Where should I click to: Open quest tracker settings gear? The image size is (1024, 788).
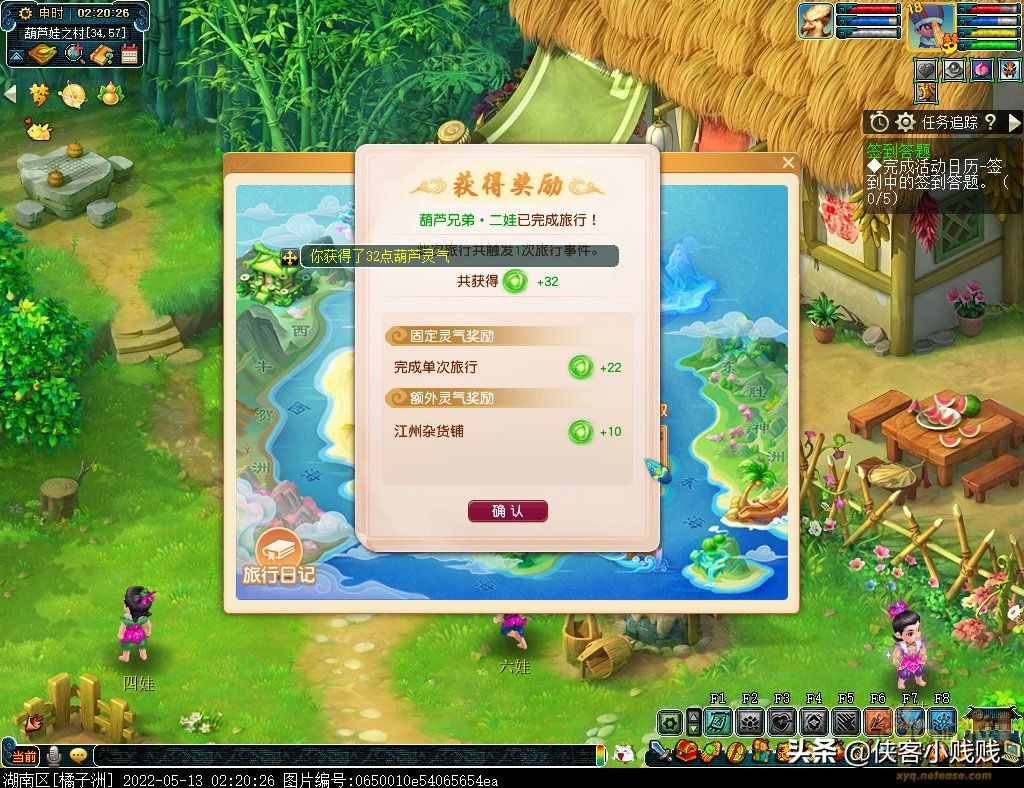pyautogui.click(x=905, y=122)
